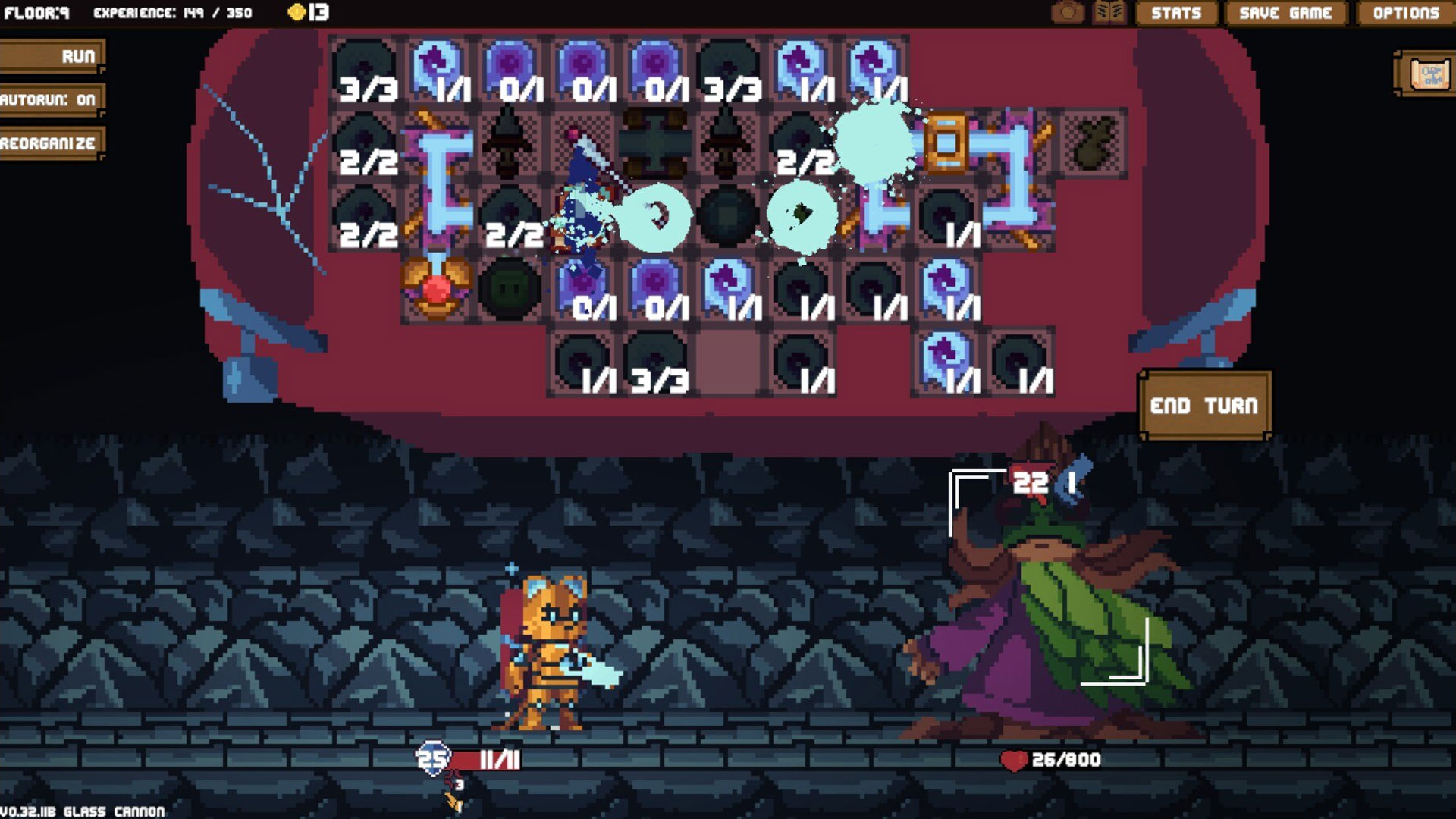Open the Options menu
The height and width of the screenshot is (819, 1456).
[x=1405, y=13]
